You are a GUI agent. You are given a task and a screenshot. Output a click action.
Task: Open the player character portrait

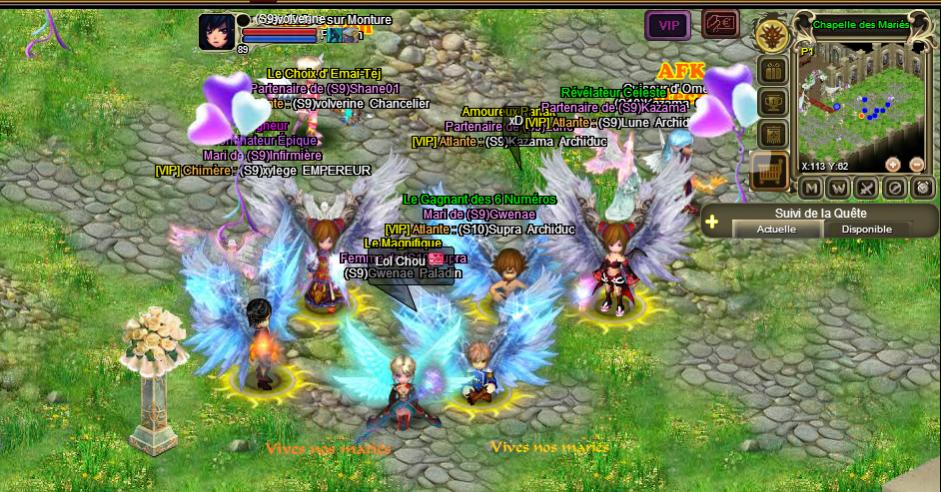[x=215, y=30]
